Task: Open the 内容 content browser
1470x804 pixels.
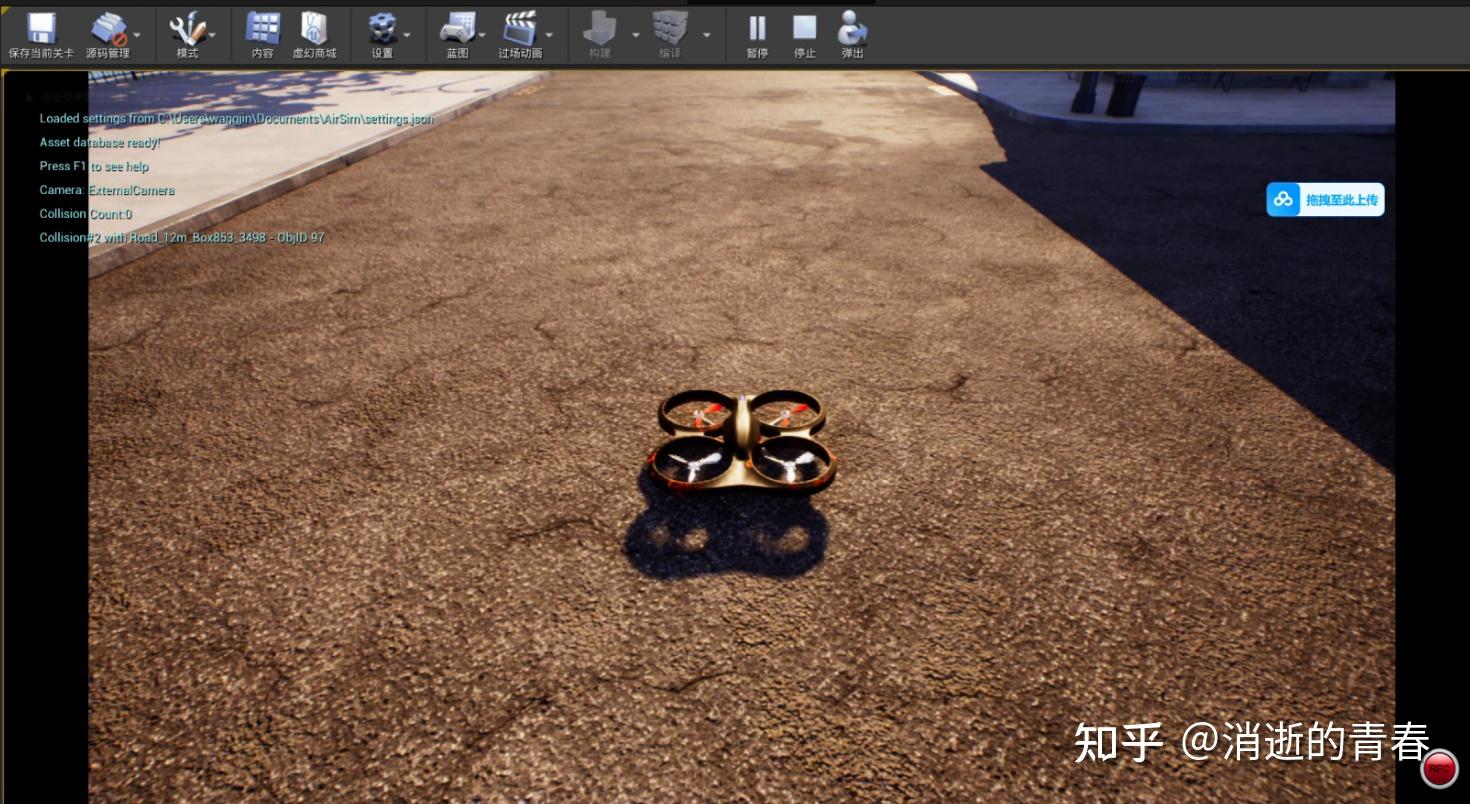Action: [x=261, y=27]
